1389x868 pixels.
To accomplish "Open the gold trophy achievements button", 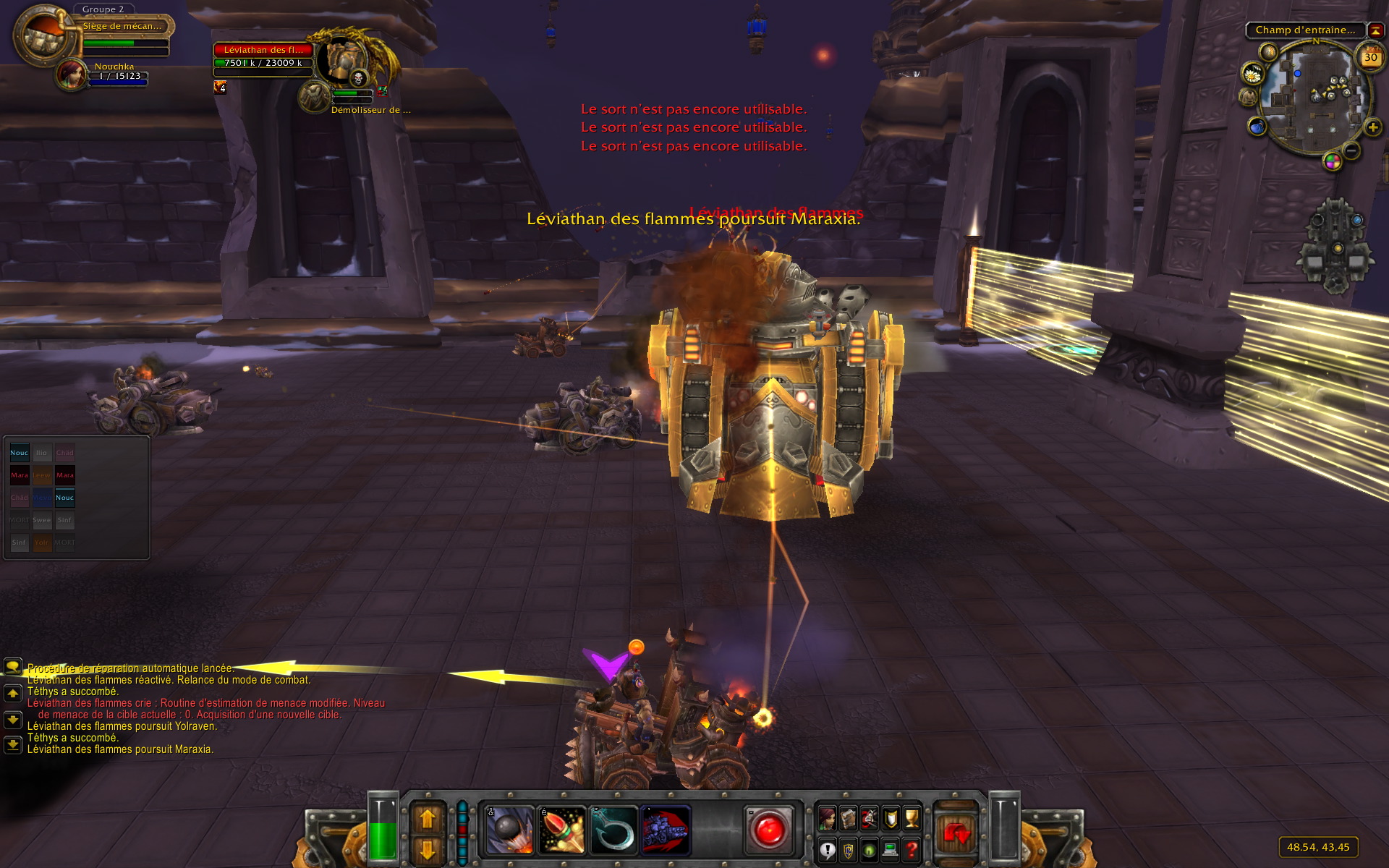I will (x=912, y=818).
